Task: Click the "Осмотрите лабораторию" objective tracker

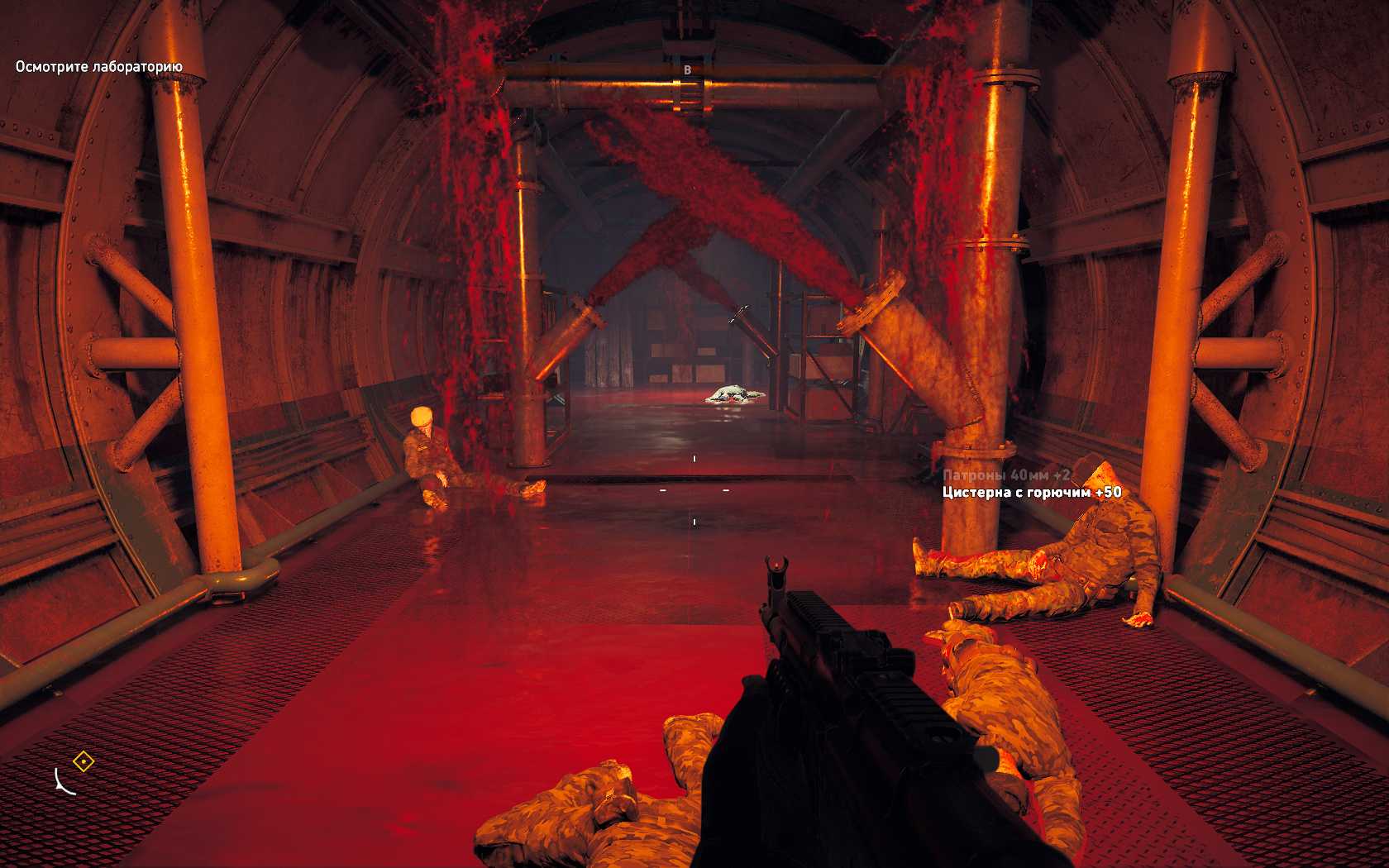Action: point(99,66)
